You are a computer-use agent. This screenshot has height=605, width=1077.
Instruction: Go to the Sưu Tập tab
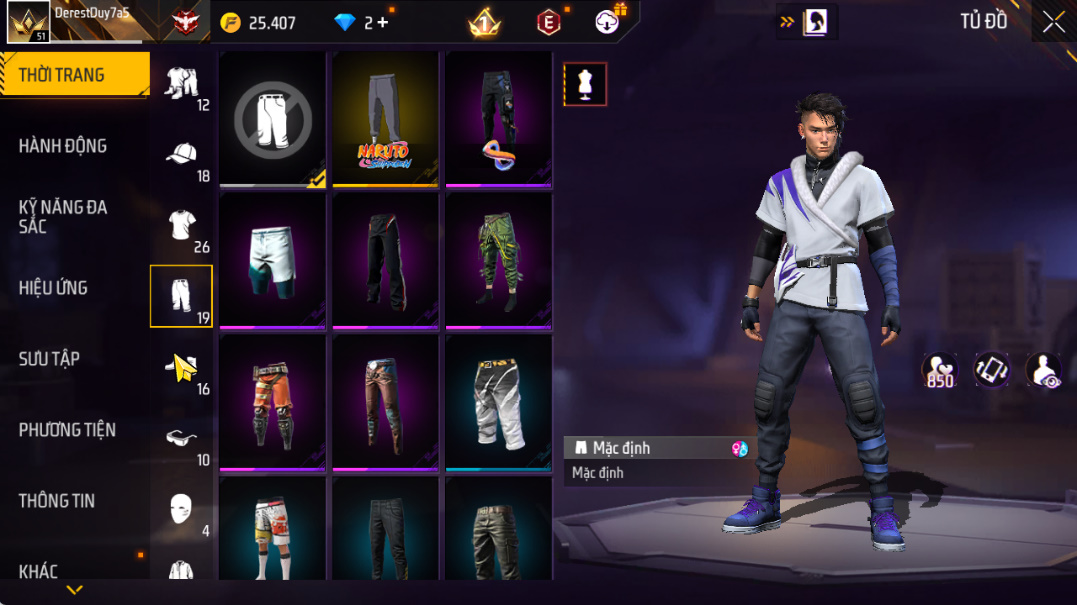click(x=49, y=359)
